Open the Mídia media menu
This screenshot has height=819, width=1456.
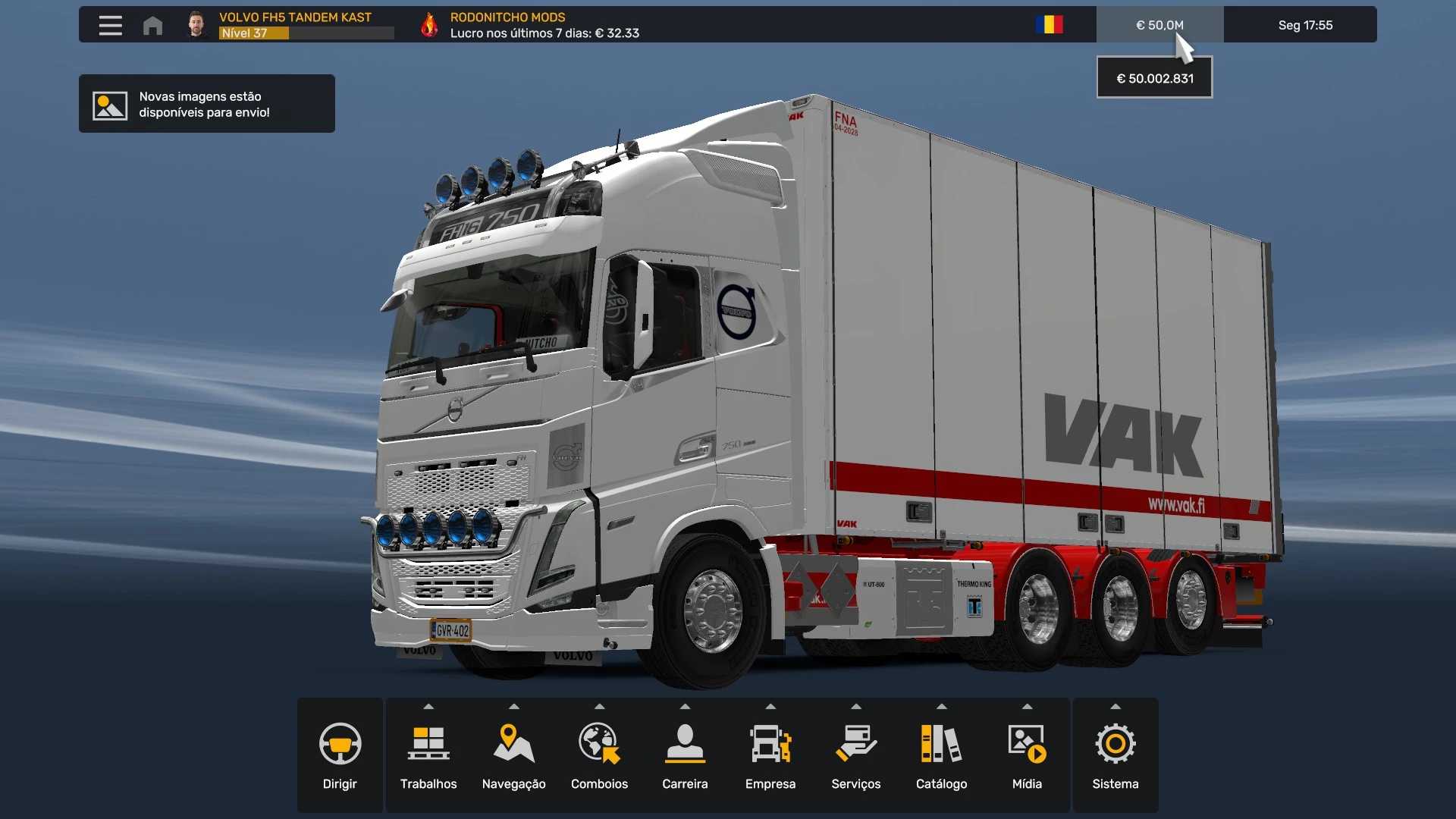1027,756
